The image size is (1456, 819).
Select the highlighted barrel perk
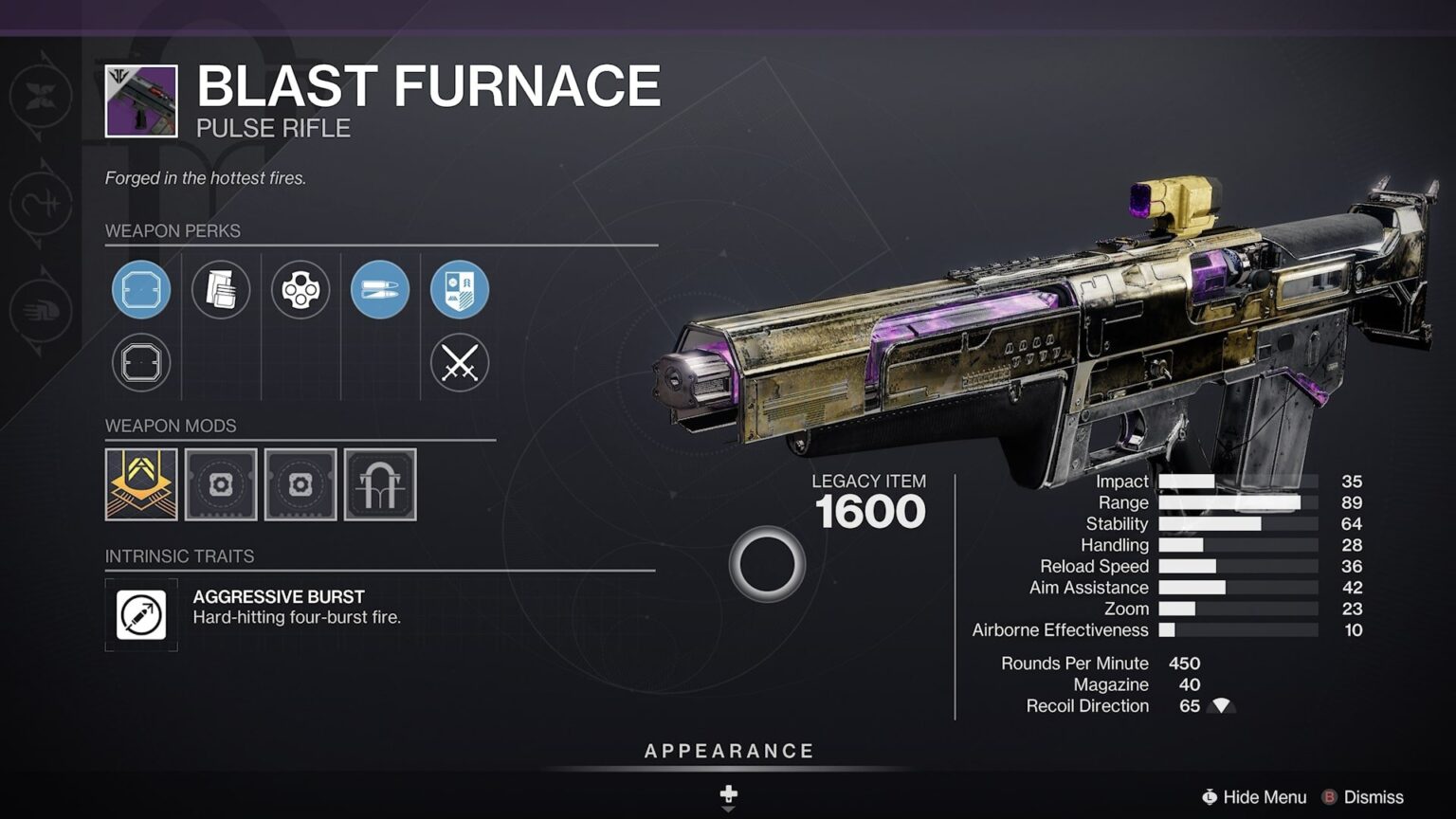point(140,289)
